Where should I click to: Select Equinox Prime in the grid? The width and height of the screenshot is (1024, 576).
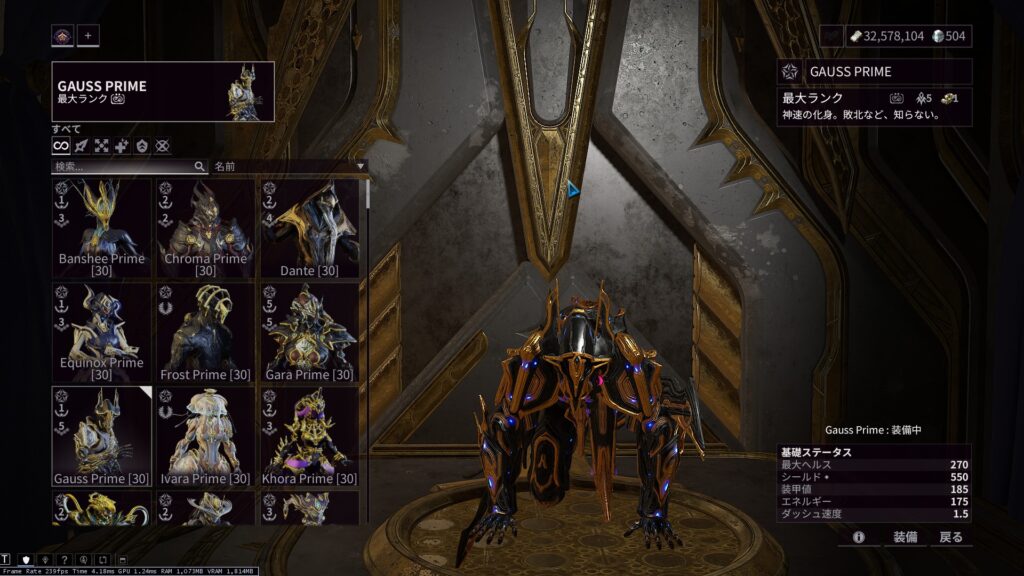click(x=101, y=331)
